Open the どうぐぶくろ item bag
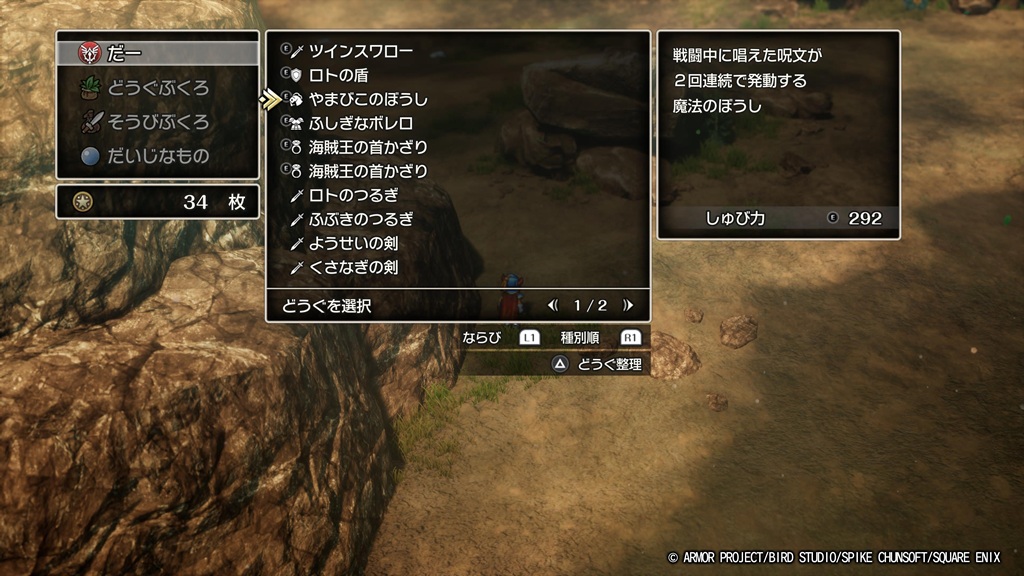1024x576 pixels. tap(158, 88)
